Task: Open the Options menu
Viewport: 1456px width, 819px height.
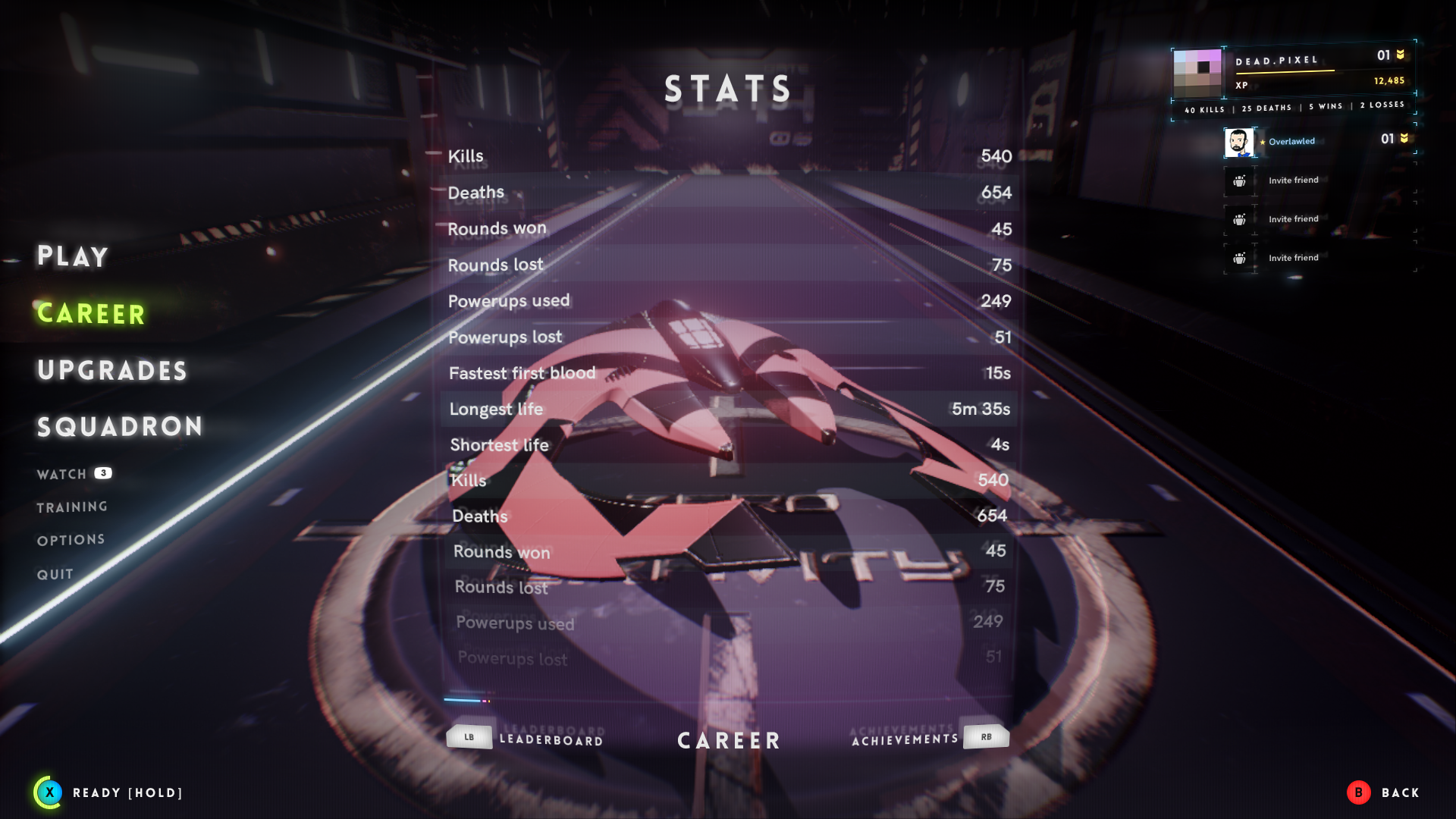Action: point(71,540)
